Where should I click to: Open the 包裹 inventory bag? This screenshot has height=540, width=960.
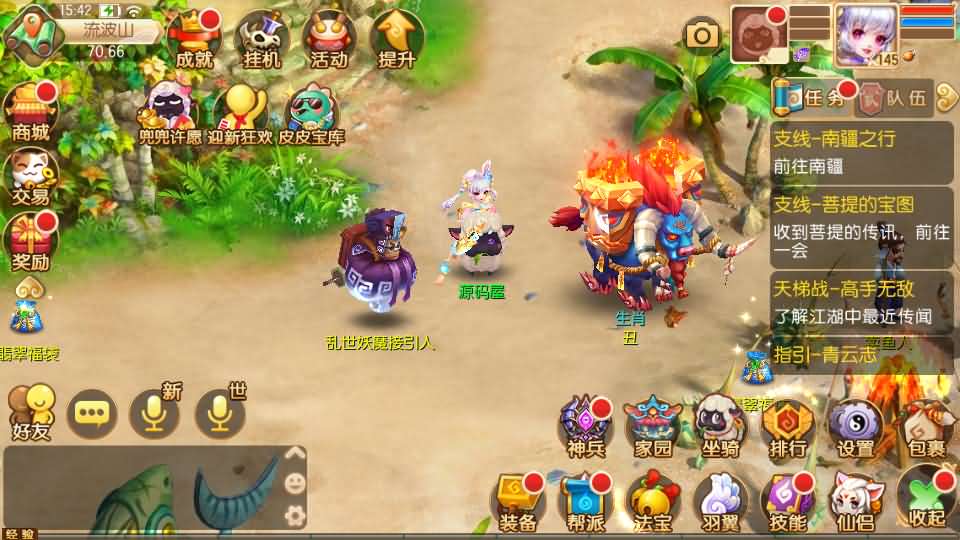(922, 427)
